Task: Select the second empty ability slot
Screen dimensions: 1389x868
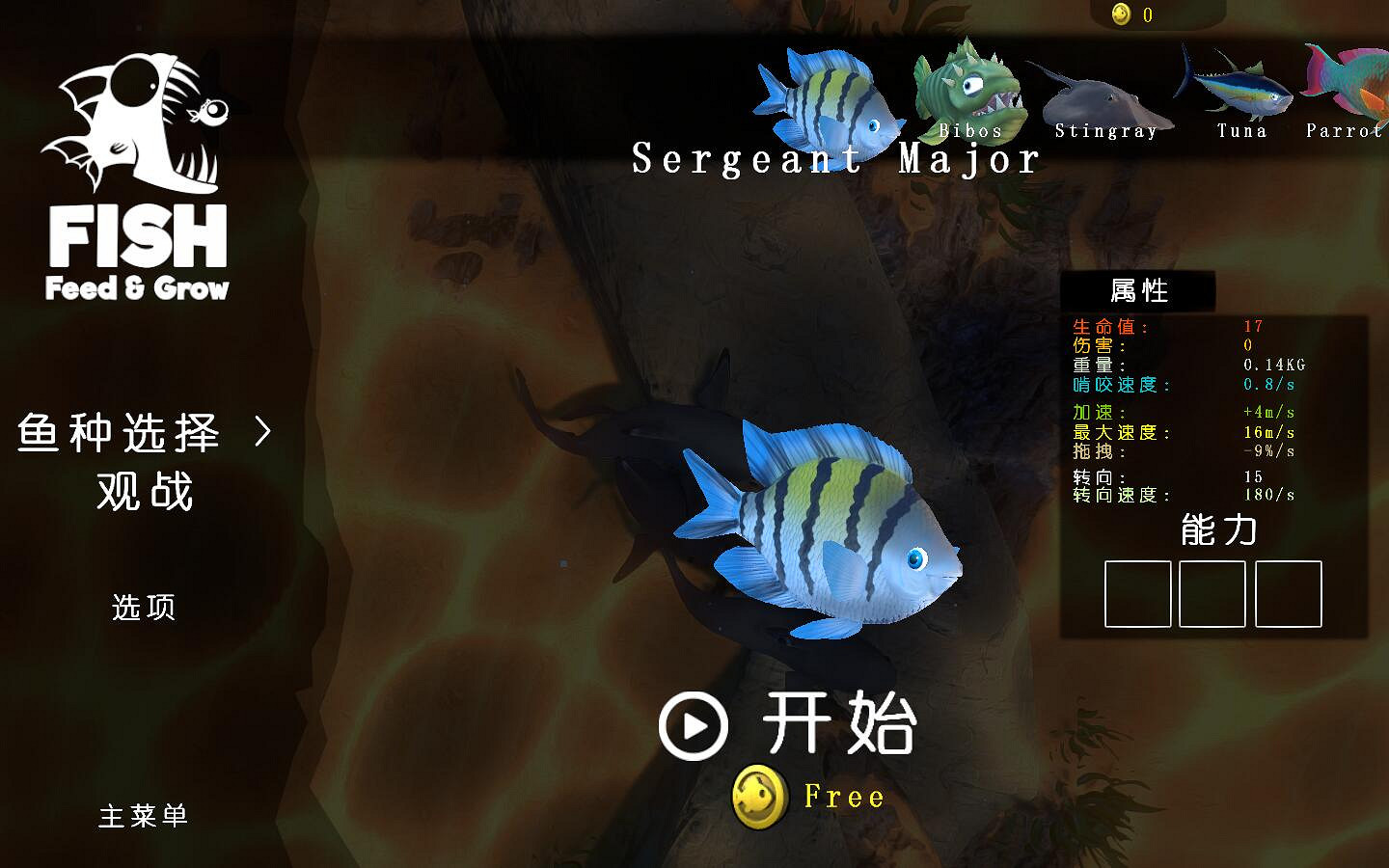Action: pyautogui.click(x=1212, y=595)
